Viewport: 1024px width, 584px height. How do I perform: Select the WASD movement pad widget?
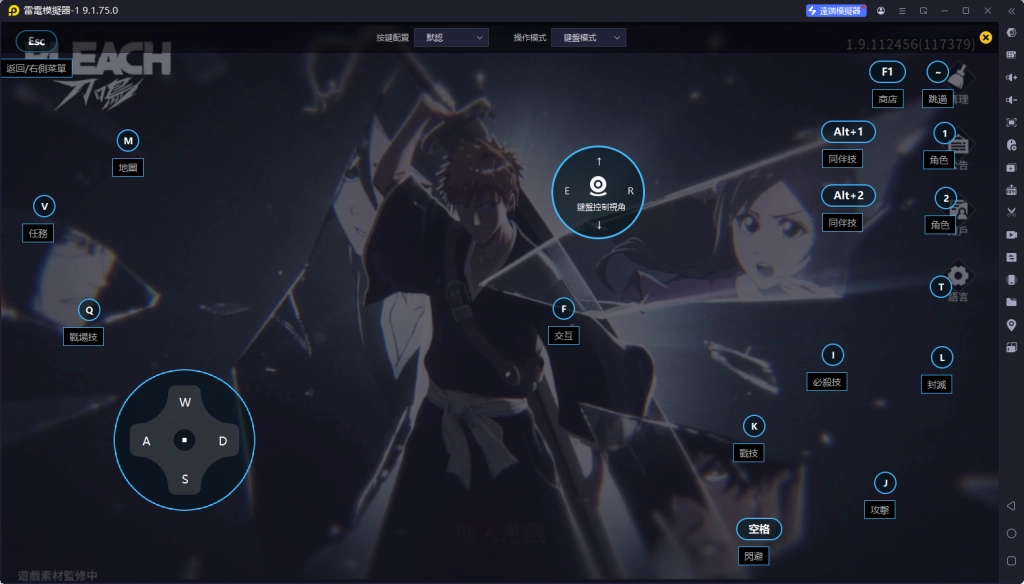(x=185, y=439)
